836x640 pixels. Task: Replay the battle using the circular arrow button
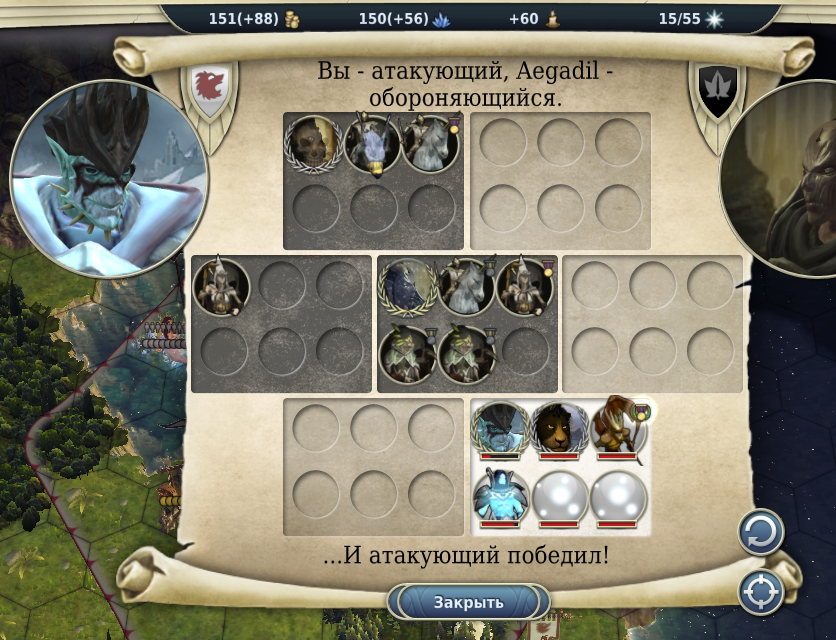[x=760, y=532]
